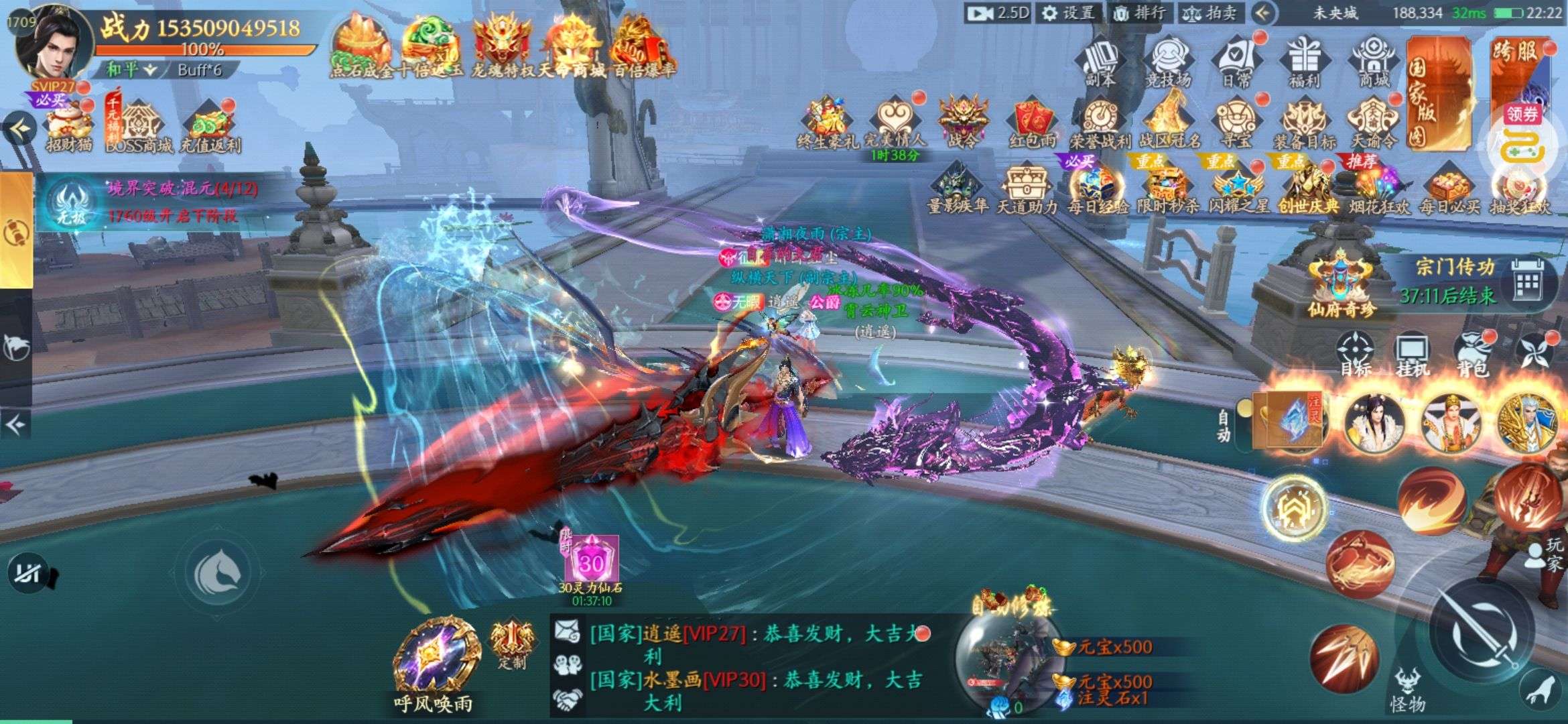1568x724 pixels.
Task: Mount the horse using the horse icon
Action: point(217,572)
